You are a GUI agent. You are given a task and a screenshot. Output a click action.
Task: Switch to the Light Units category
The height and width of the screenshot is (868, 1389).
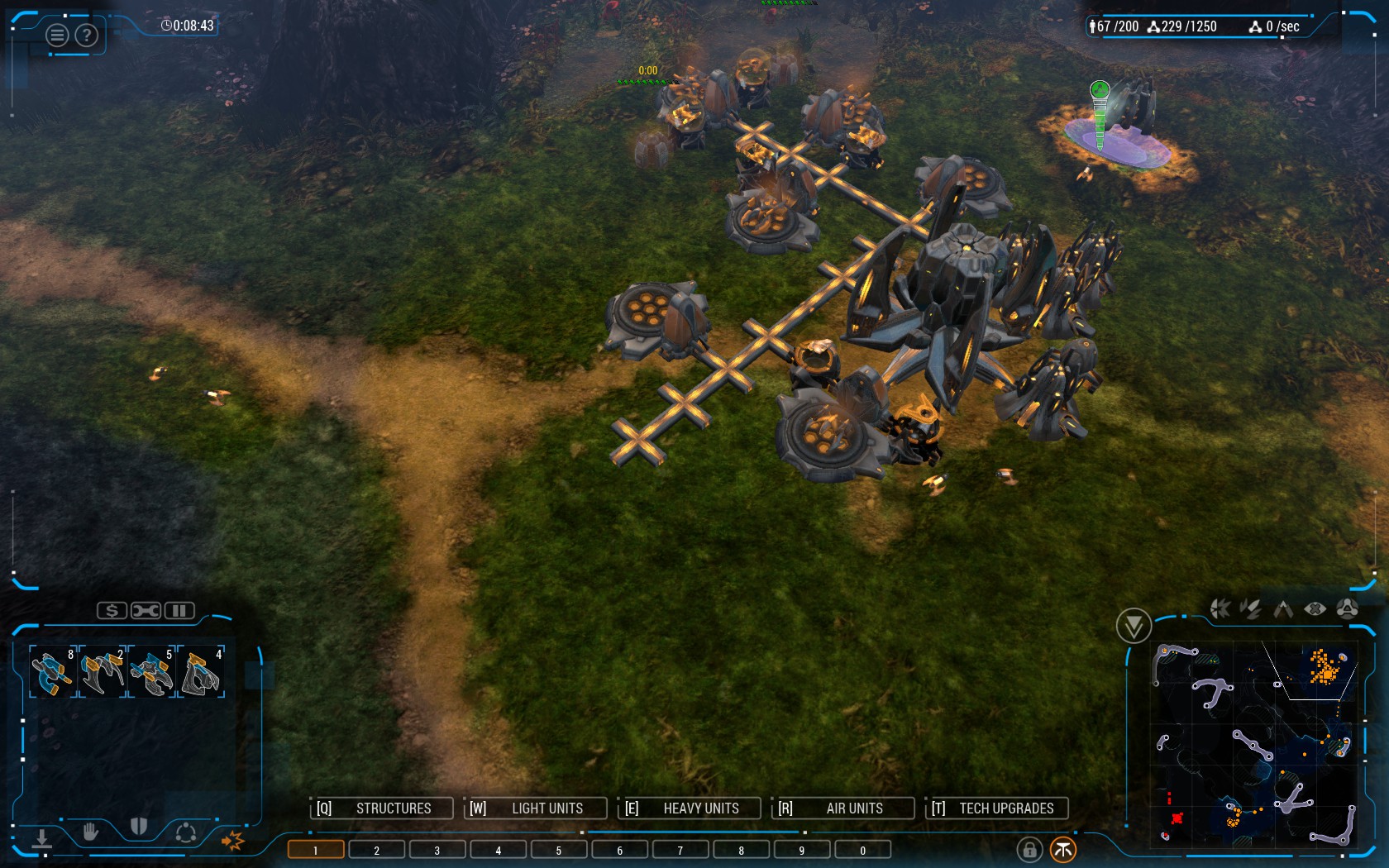point(536,808)
